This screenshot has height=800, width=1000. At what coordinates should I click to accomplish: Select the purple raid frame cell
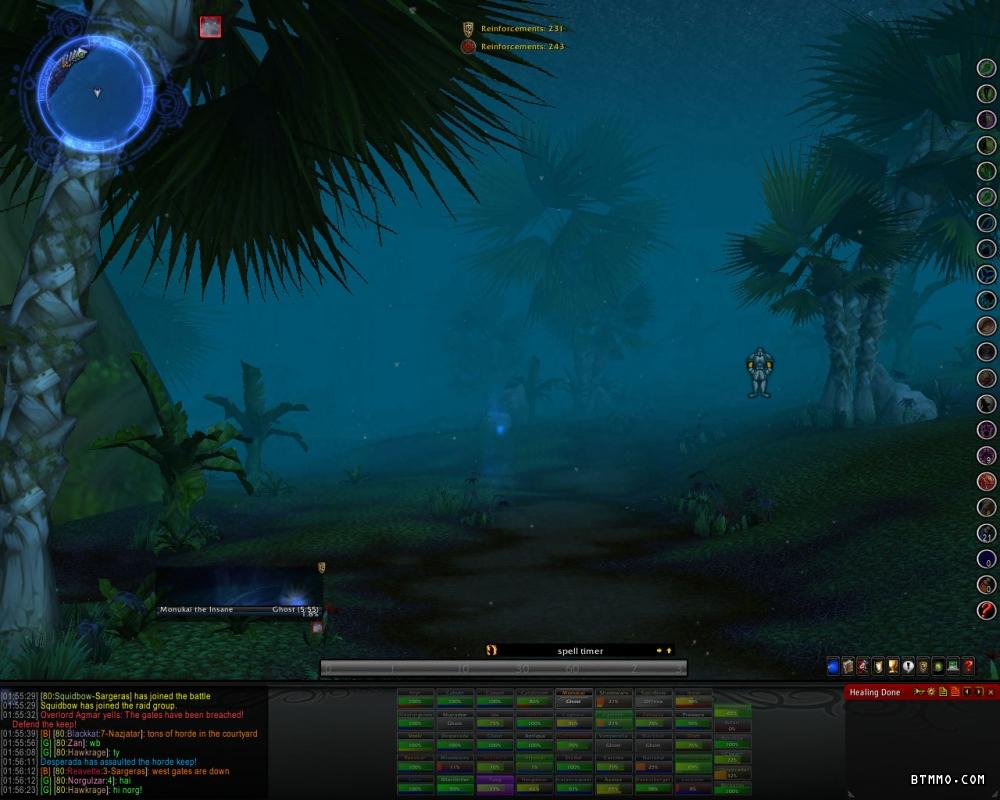point(495,784)
